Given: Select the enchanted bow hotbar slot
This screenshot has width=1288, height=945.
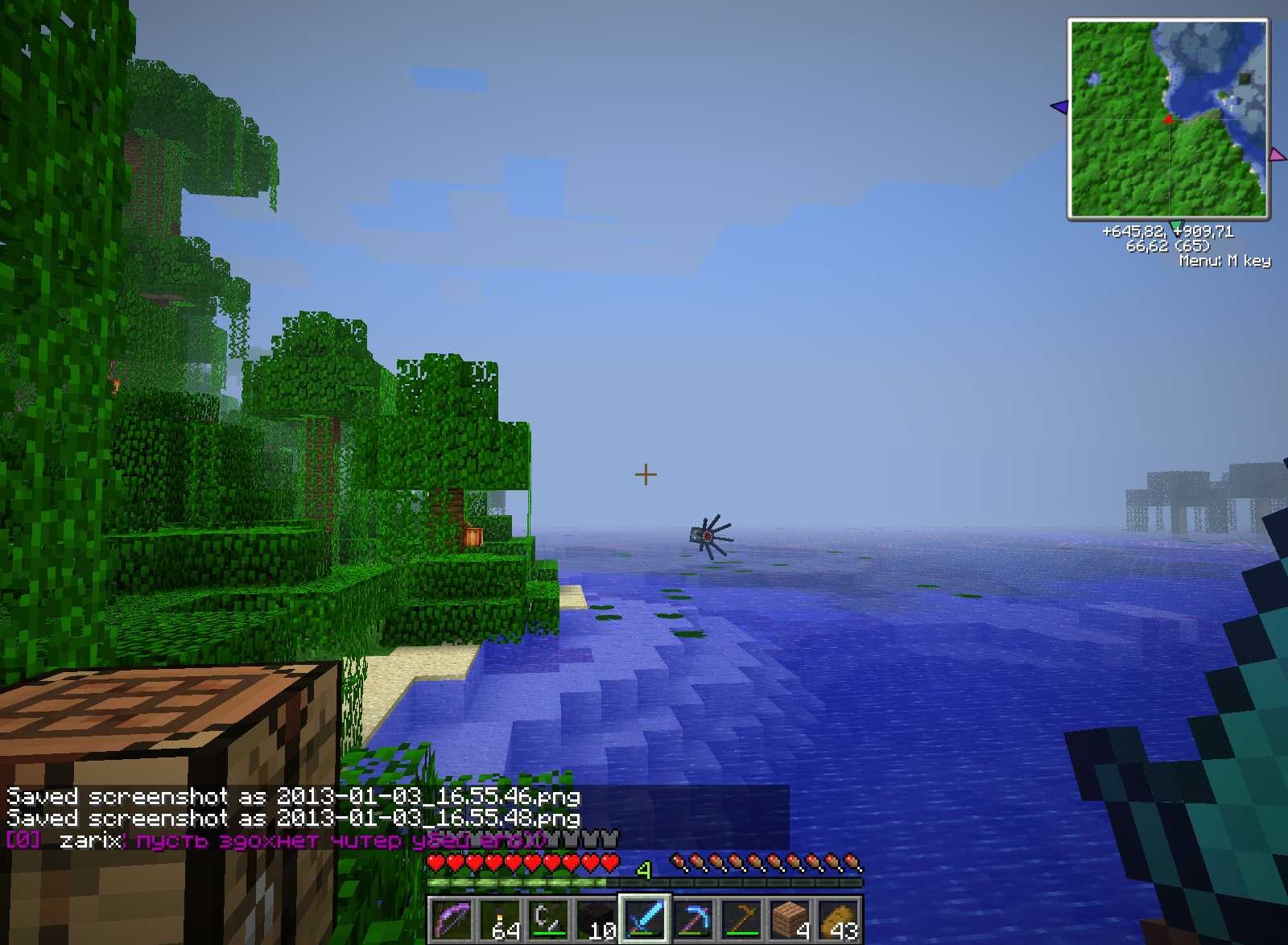Looking at the screenshot, I should [x=452, y=918].
